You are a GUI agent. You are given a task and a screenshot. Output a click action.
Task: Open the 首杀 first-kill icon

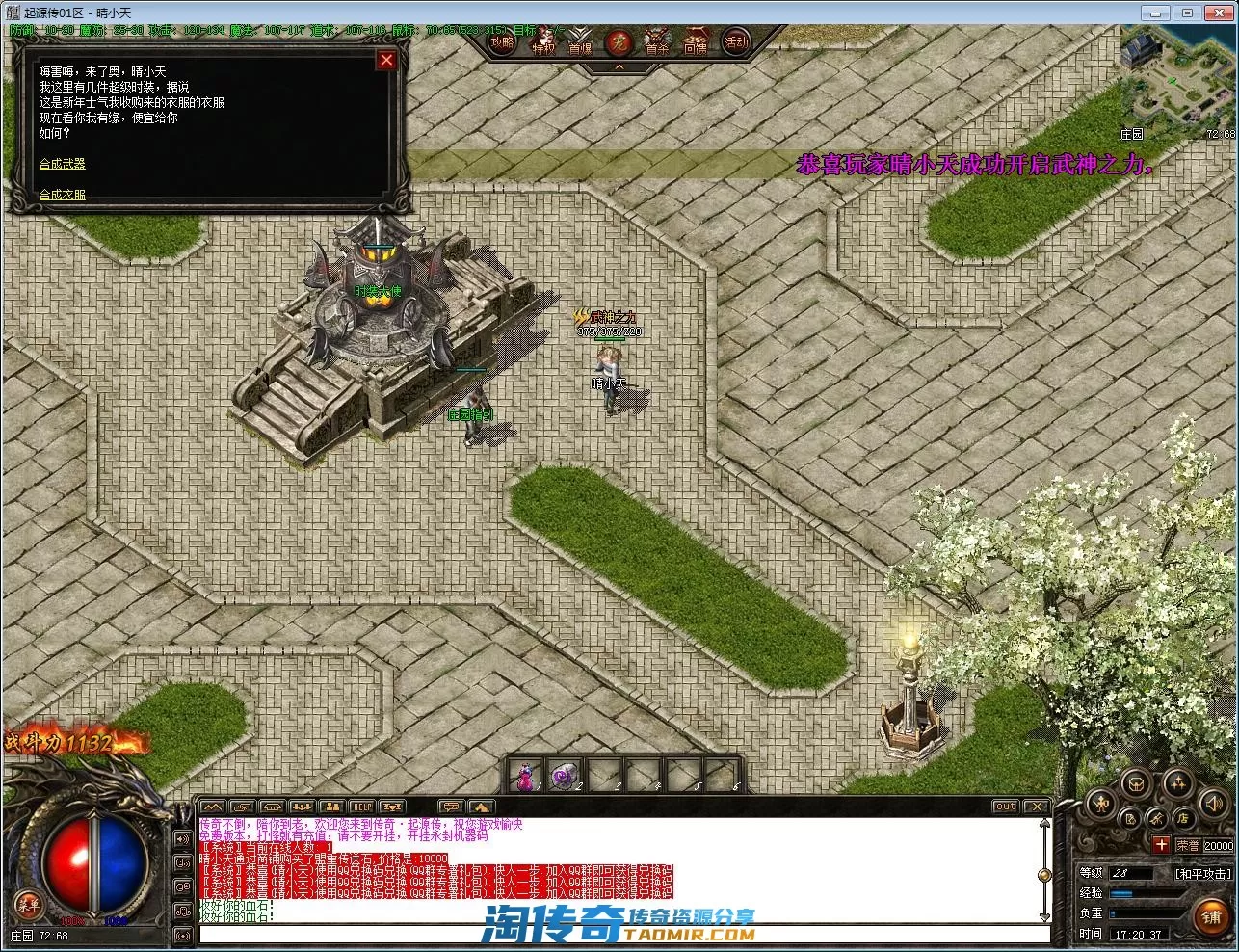click(657, 44)
